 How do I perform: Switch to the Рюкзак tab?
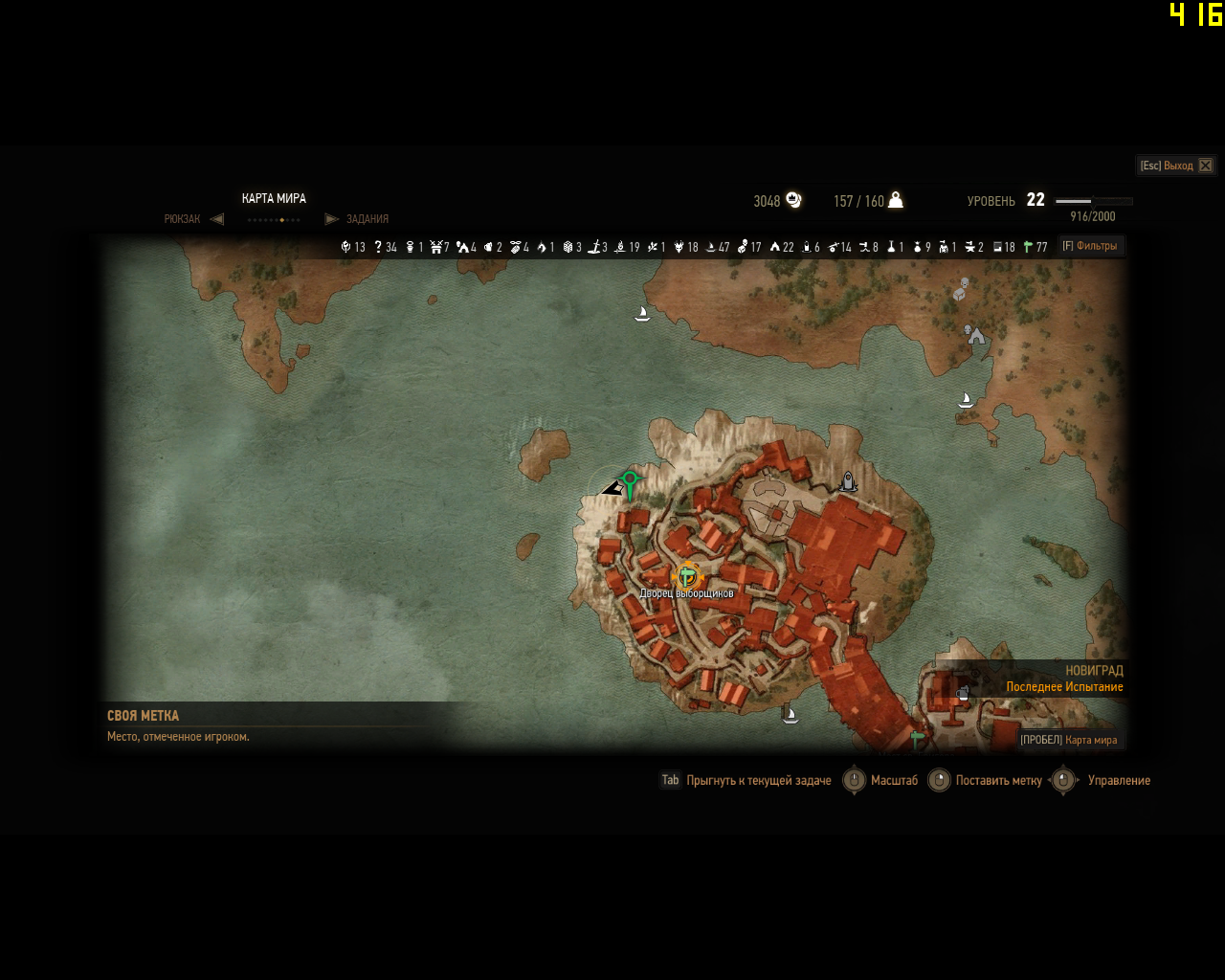pyautogui.click(x=182, y=219)
